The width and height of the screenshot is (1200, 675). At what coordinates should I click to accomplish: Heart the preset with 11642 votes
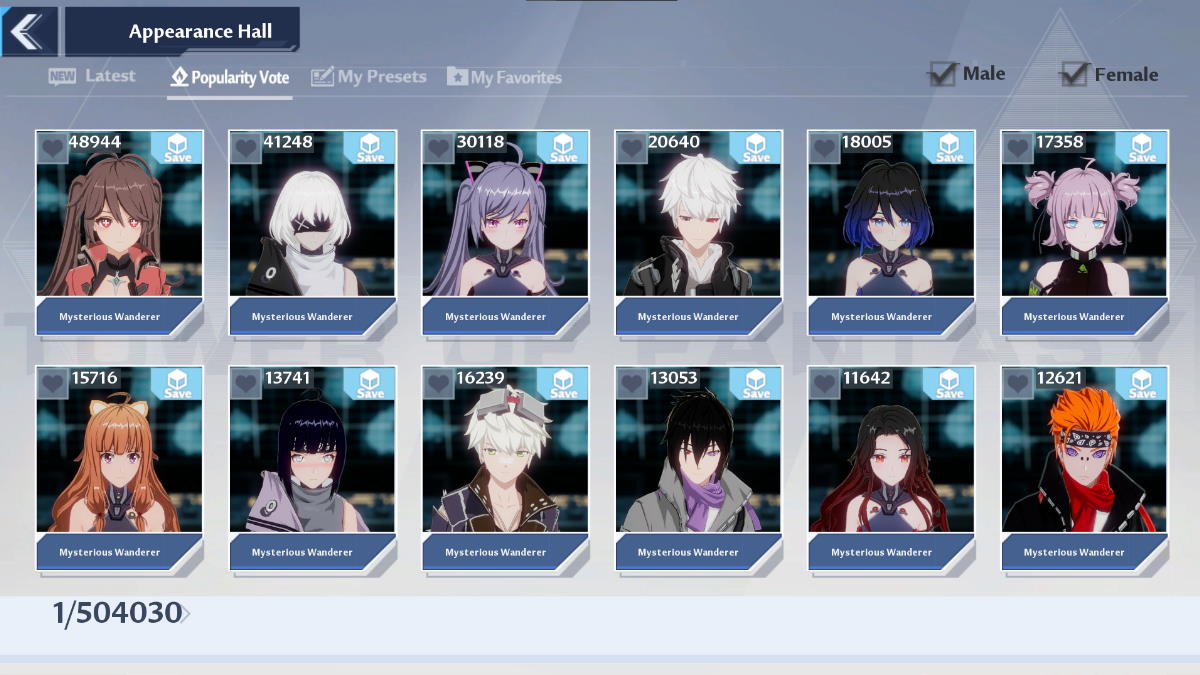pyautogui.click(x=824, y=384)
